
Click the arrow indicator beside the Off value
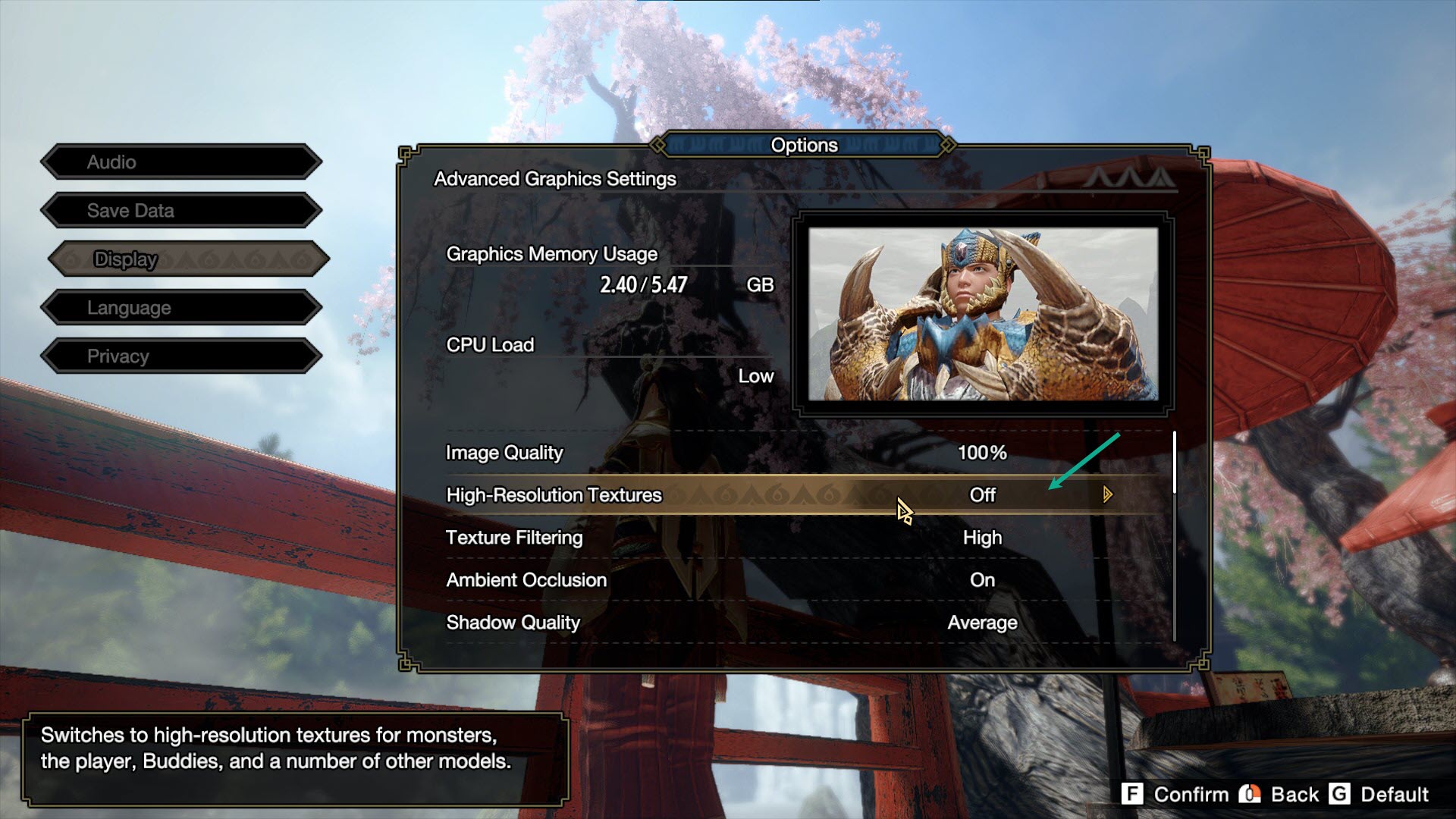1108,494
